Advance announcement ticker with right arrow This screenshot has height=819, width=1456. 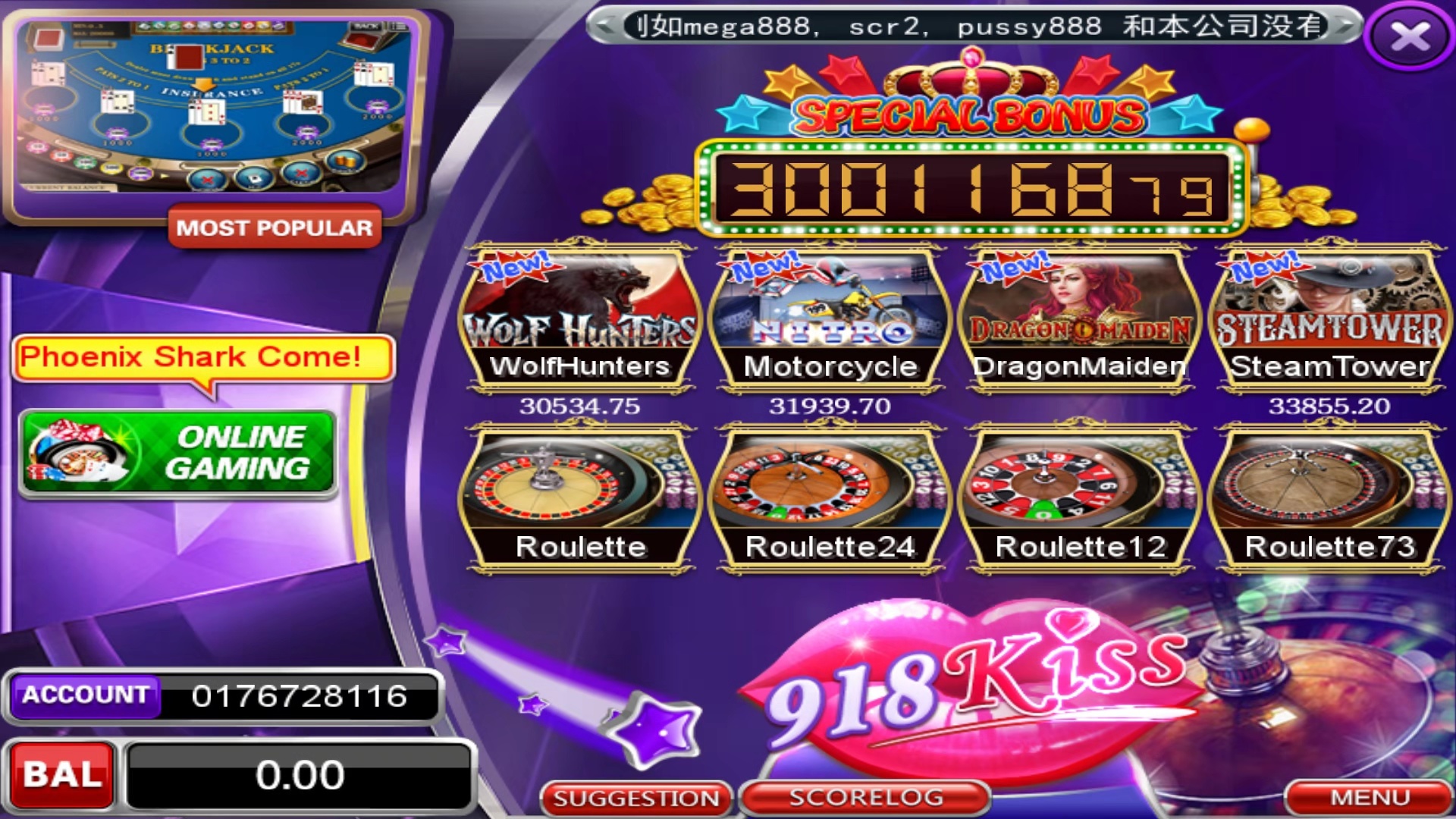coord(1347,27)
